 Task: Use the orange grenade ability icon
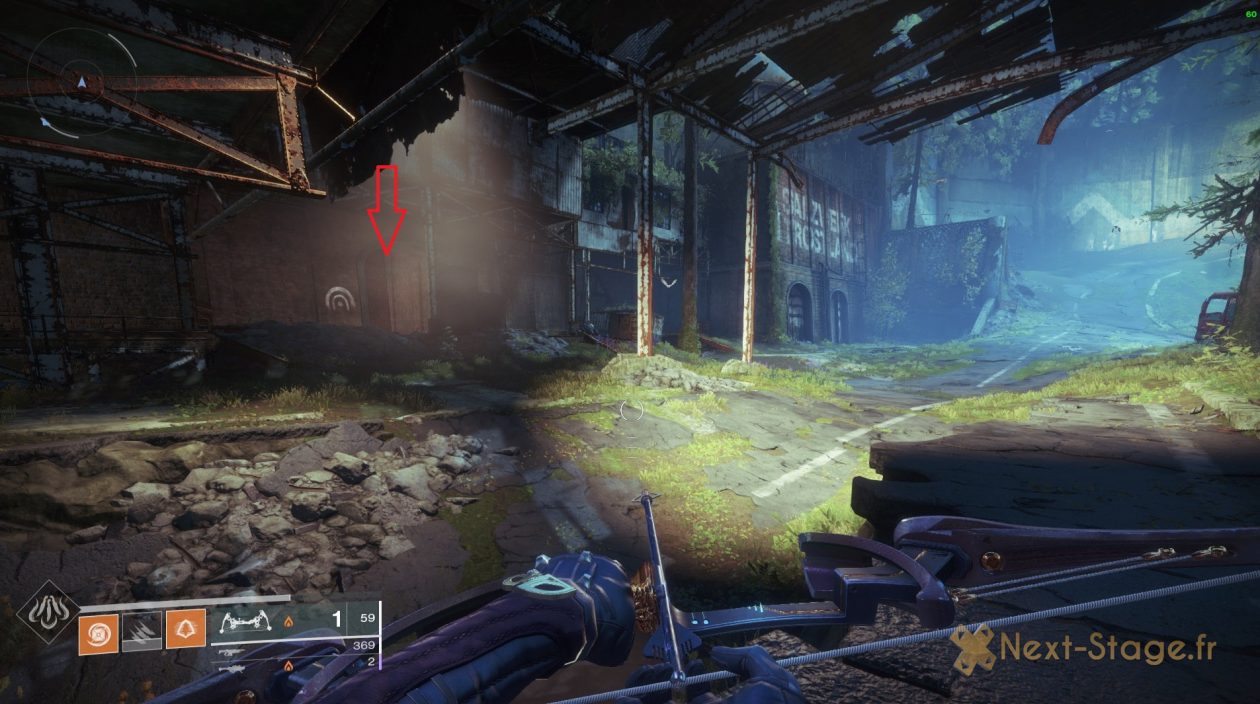(x=100, y=631)
